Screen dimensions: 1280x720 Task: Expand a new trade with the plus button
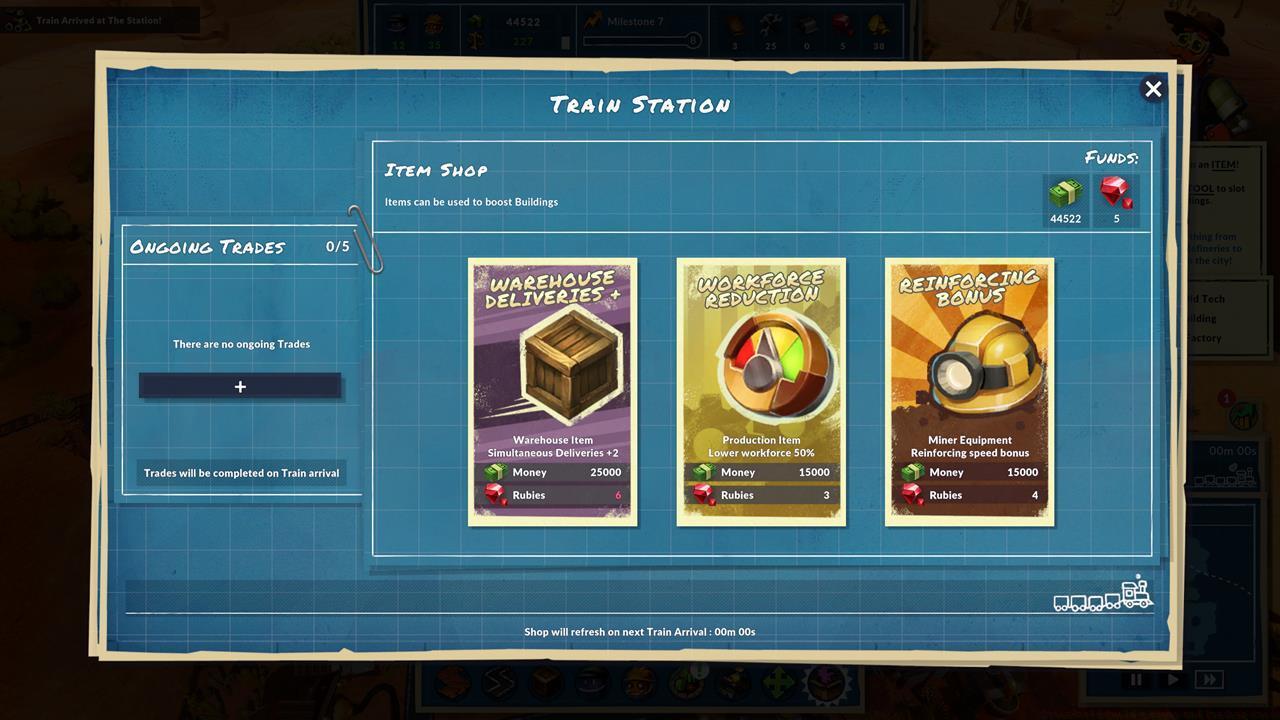[240, 386]
